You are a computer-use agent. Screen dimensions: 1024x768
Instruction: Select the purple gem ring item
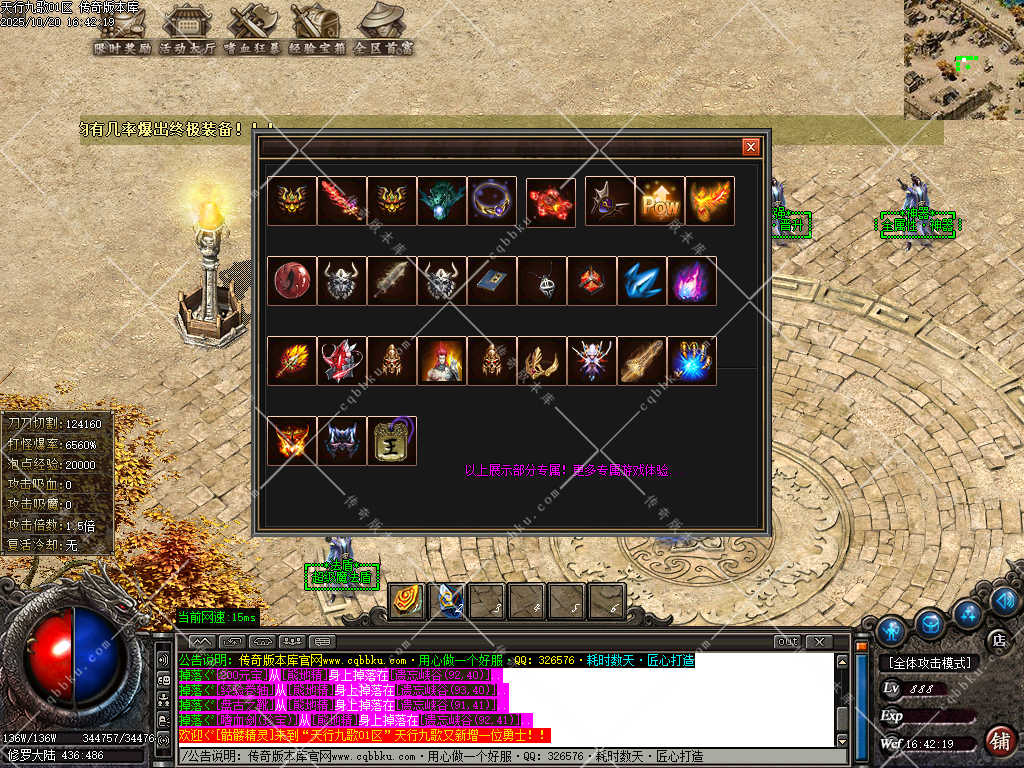(492, 201)
